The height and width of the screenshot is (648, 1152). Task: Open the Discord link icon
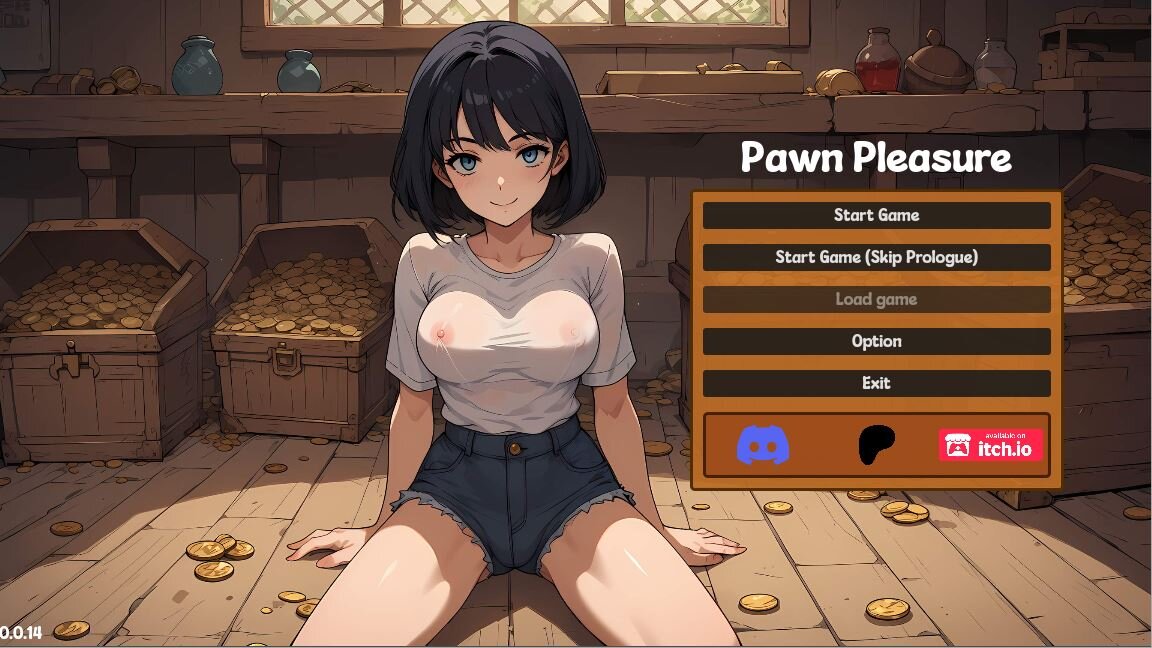coord(763,445)
